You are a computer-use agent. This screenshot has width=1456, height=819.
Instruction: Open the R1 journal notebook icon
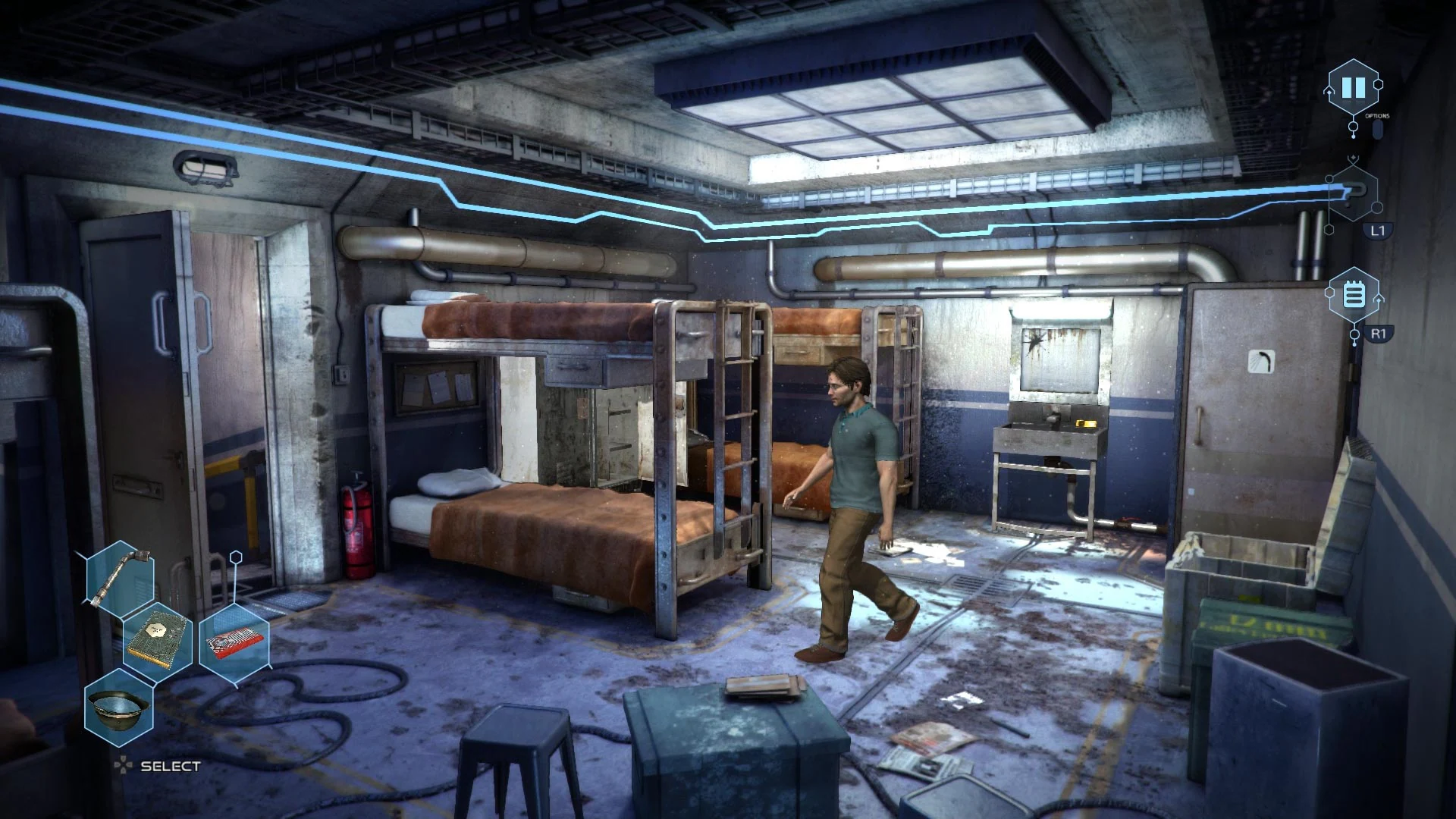point(1356,296)
